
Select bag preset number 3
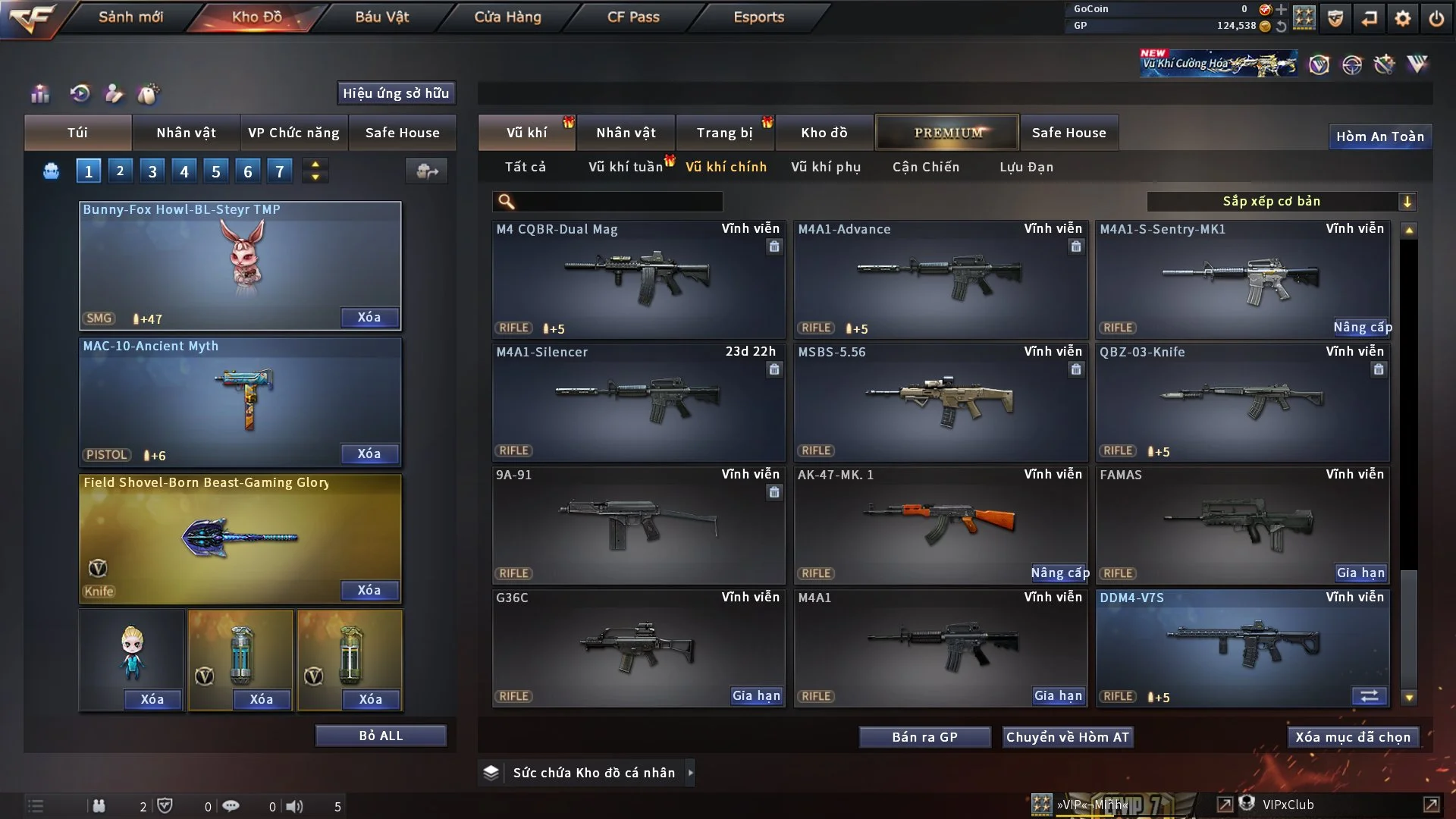[152, 171]
